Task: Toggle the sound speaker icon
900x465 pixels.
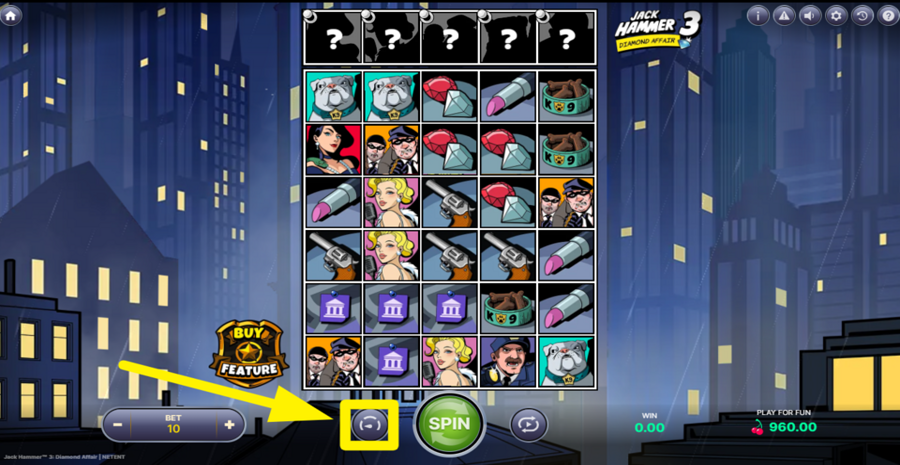Action: pos(810,15)
